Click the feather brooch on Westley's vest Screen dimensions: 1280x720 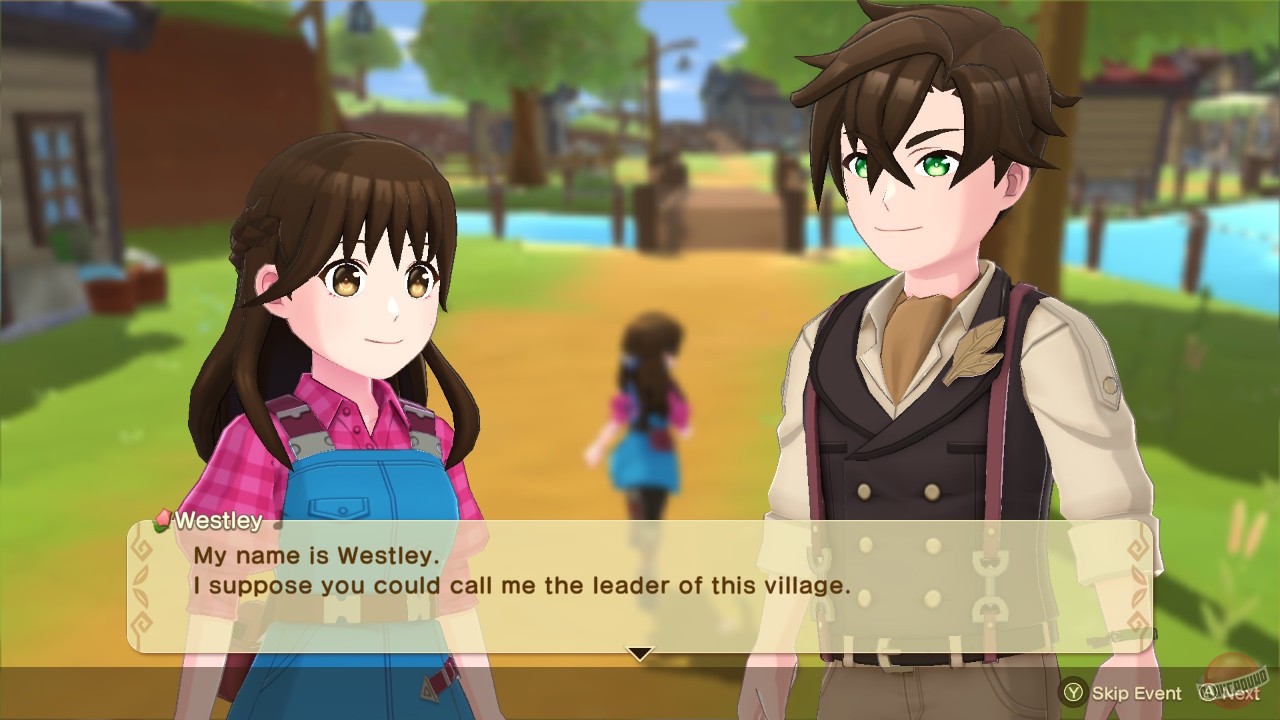pos(977,350)
